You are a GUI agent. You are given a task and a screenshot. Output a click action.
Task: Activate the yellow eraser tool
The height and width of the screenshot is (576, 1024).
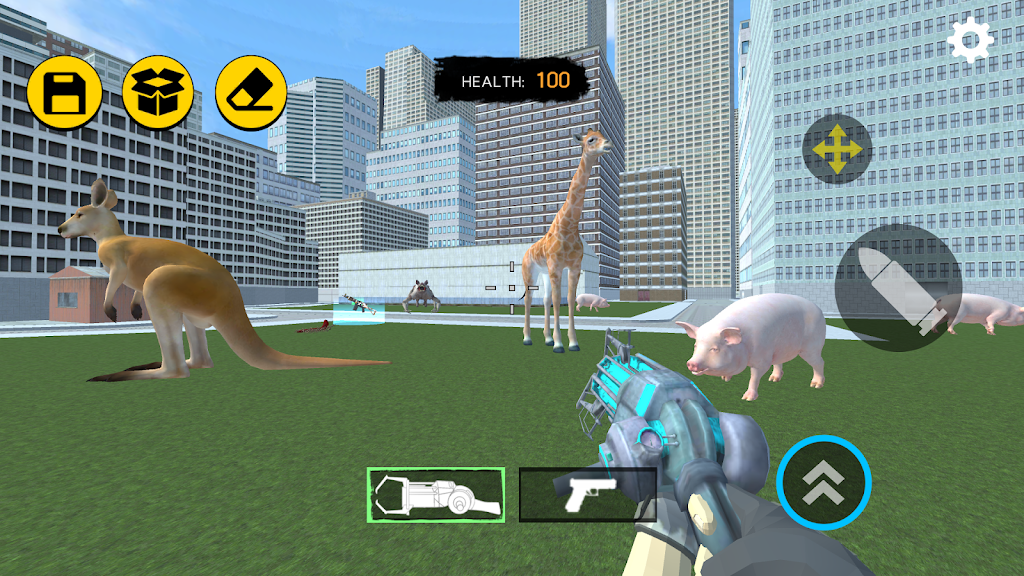[251, 93]
